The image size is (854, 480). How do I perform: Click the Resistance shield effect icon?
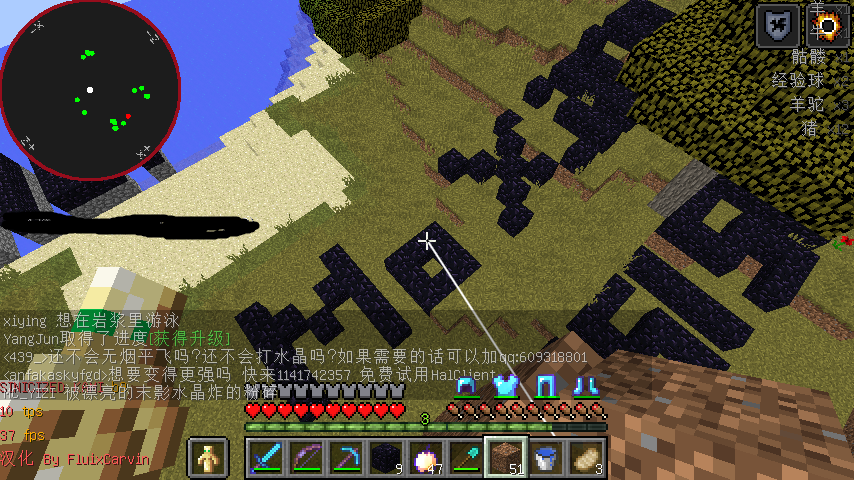pyautogui.click(x=777, y=25)
